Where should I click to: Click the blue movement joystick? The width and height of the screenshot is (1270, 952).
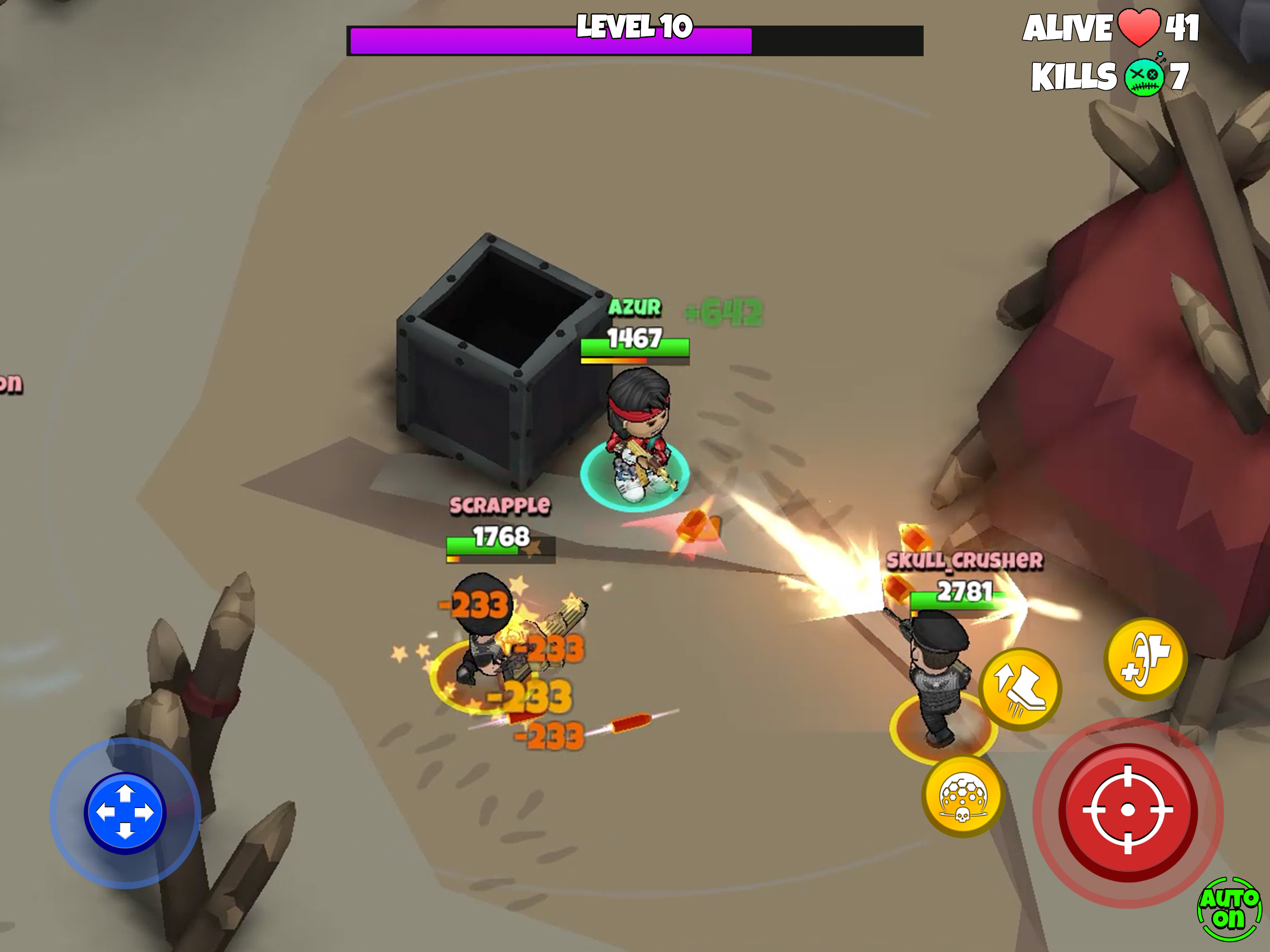pos(125,813)
